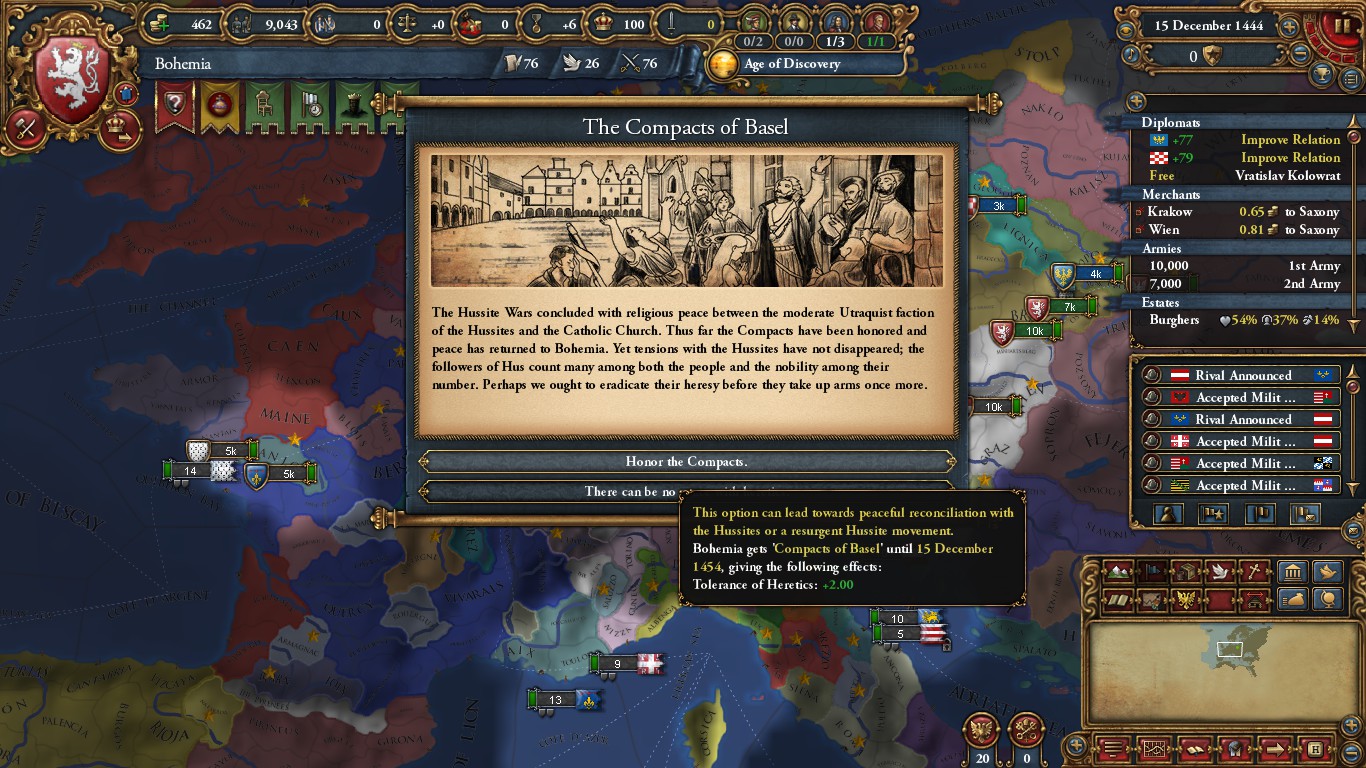Open Bohemia's coat of arms shield
Screen dimensions: 1366x768
point(72,81)
